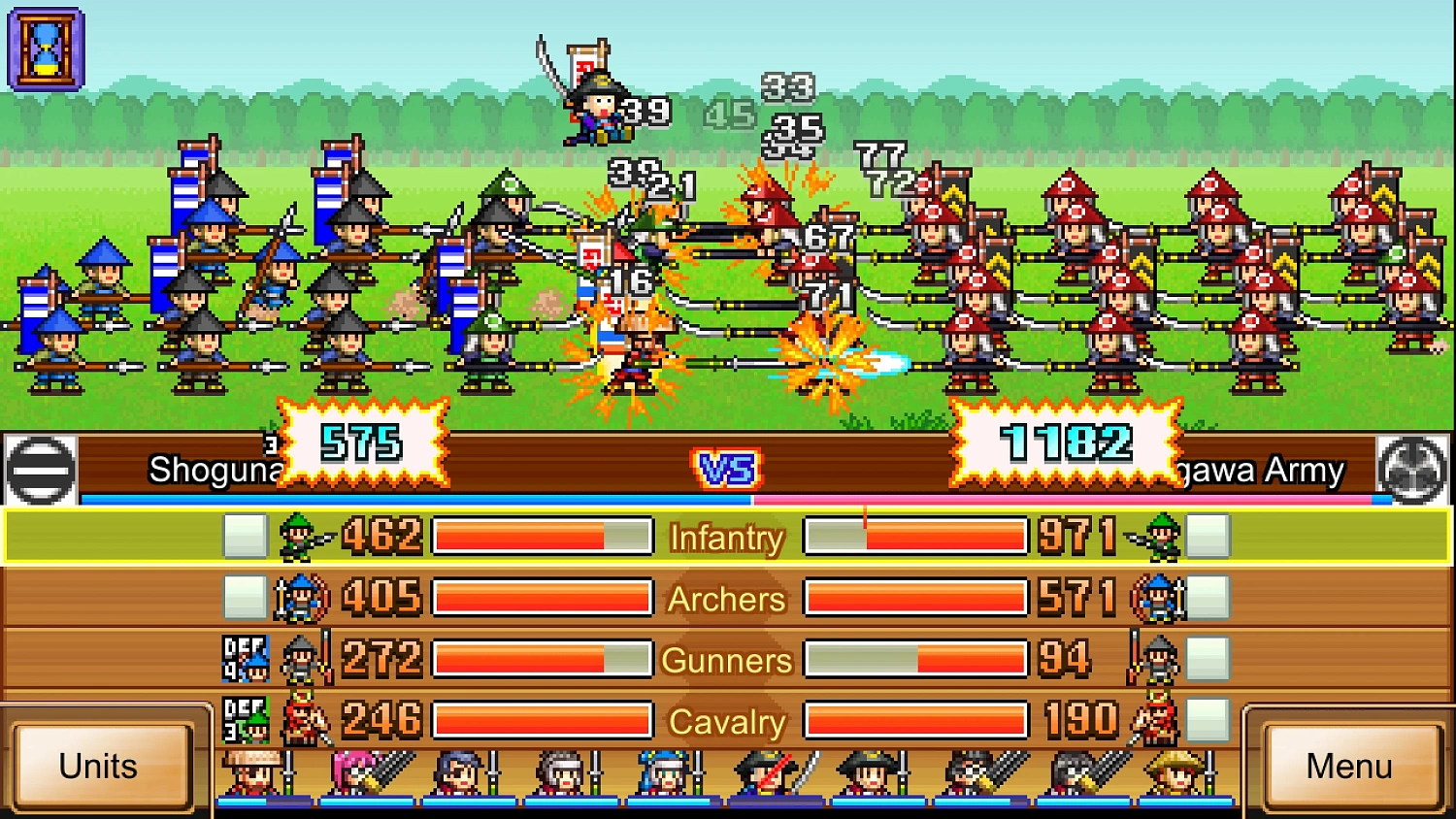1456x819 pixels.
Task: Switch selection to the Cavalry battle row
Action: pyautogui.click(x=726, y=721)
